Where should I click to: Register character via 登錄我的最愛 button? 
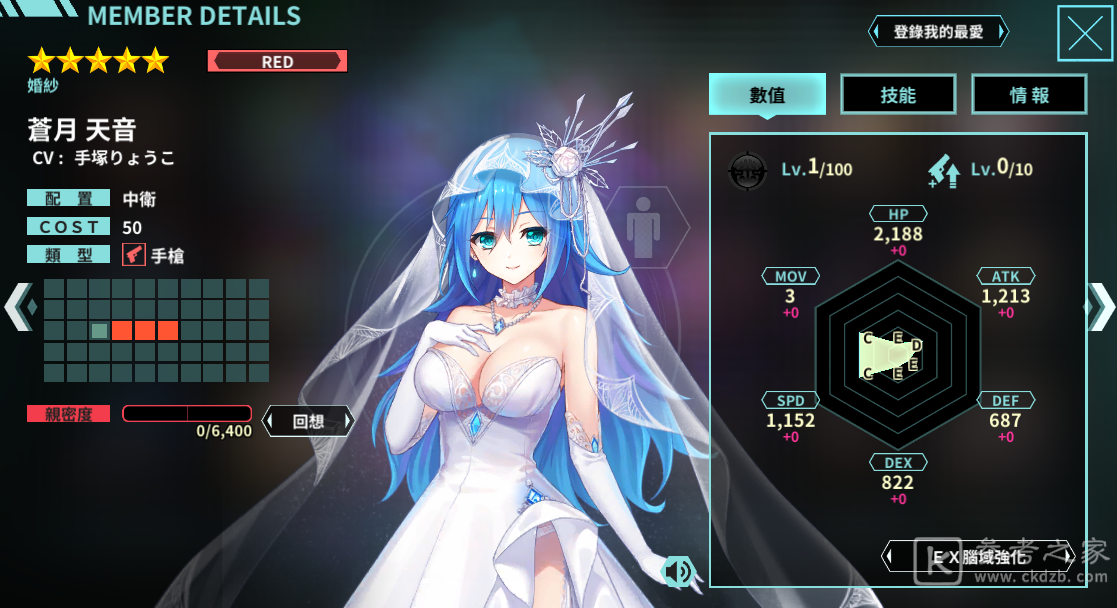pyautogui.click(x=938, y=32)
